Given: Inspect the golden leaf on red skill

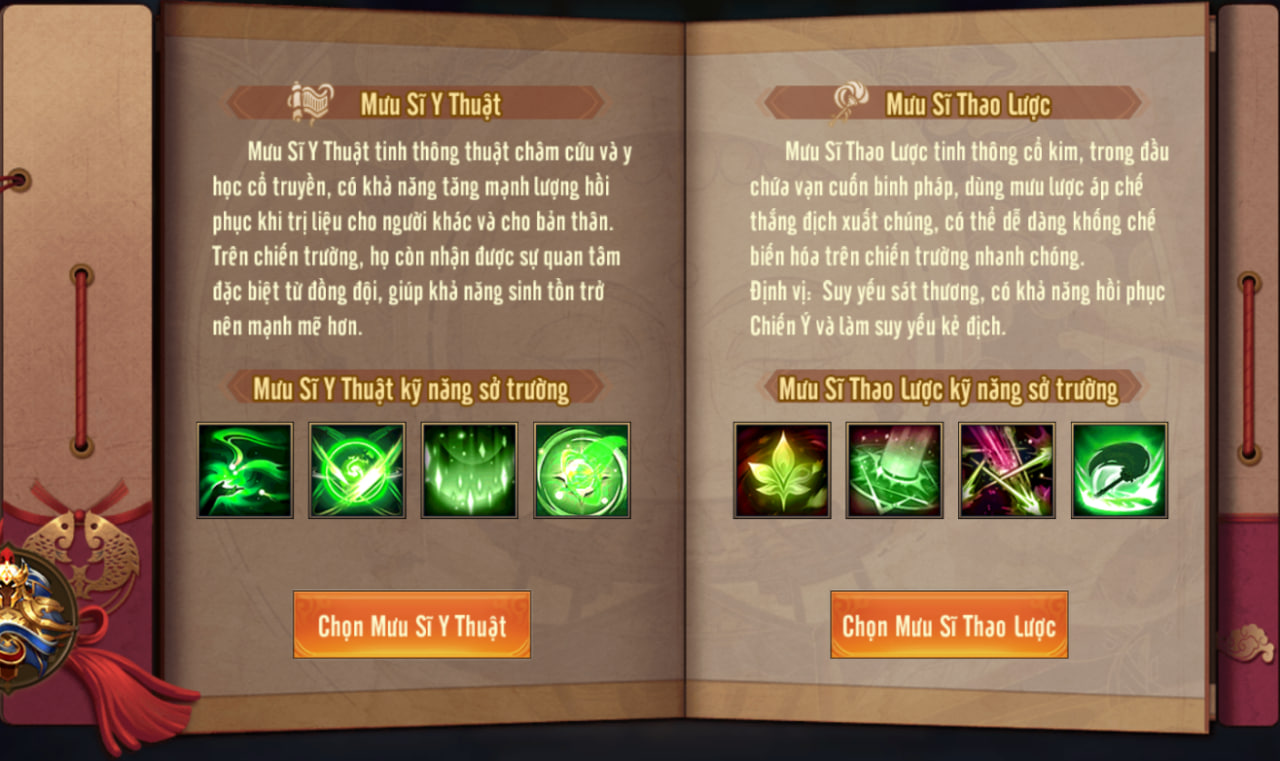Looking at the screenshot, I should pyautogui.click(x=782, y=470).
